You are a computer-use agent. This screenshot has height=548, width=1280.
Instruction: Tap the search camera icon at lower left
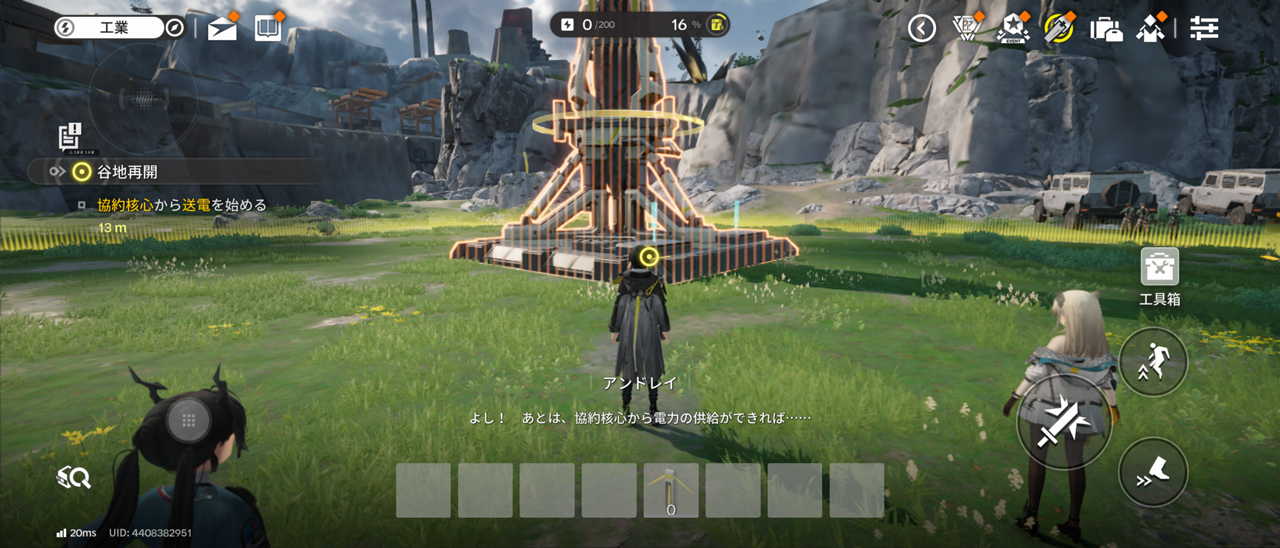click(x=74, y=478)
